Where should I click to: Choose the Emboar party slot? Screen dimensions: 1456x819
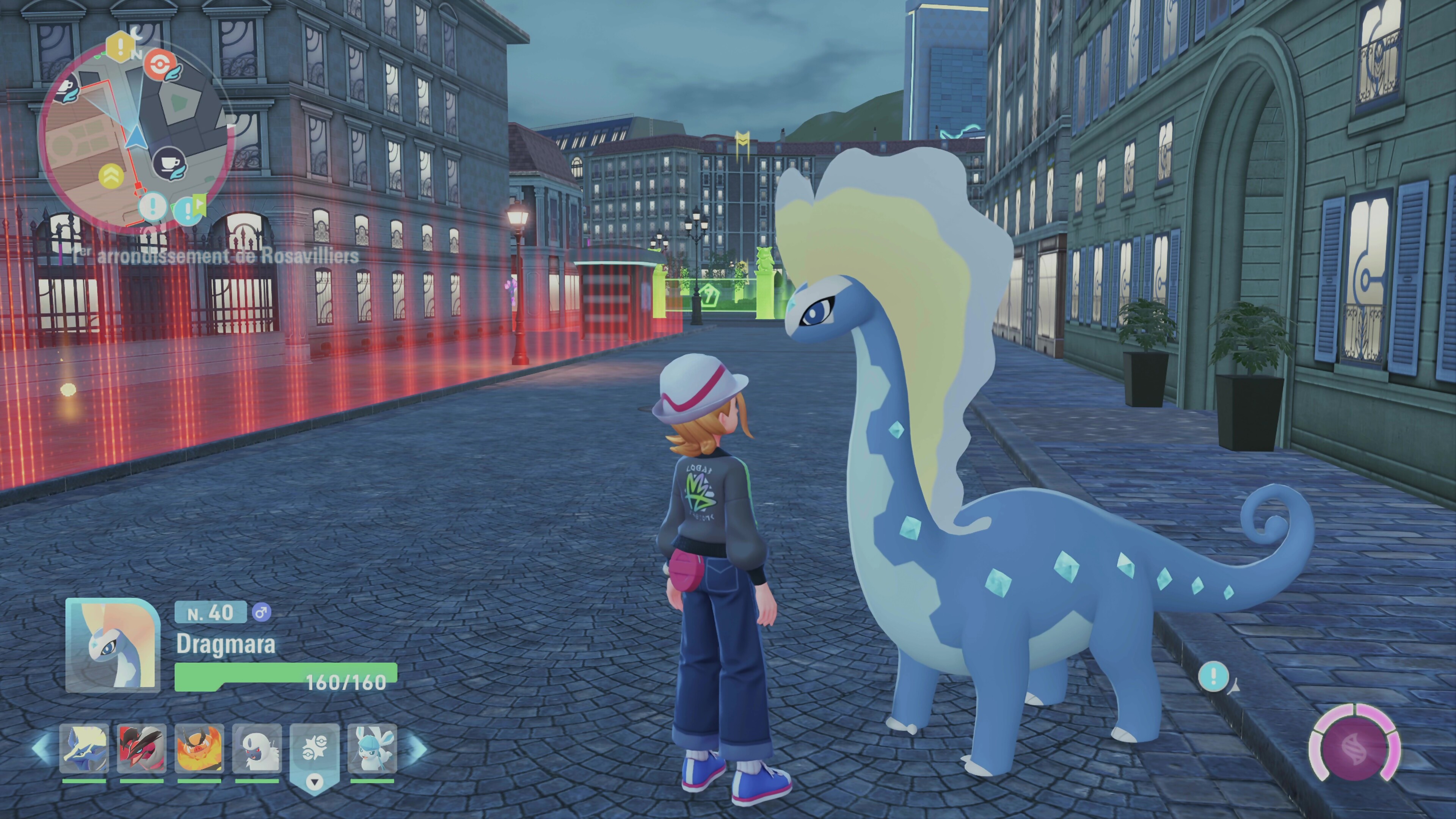click(199, 748)
